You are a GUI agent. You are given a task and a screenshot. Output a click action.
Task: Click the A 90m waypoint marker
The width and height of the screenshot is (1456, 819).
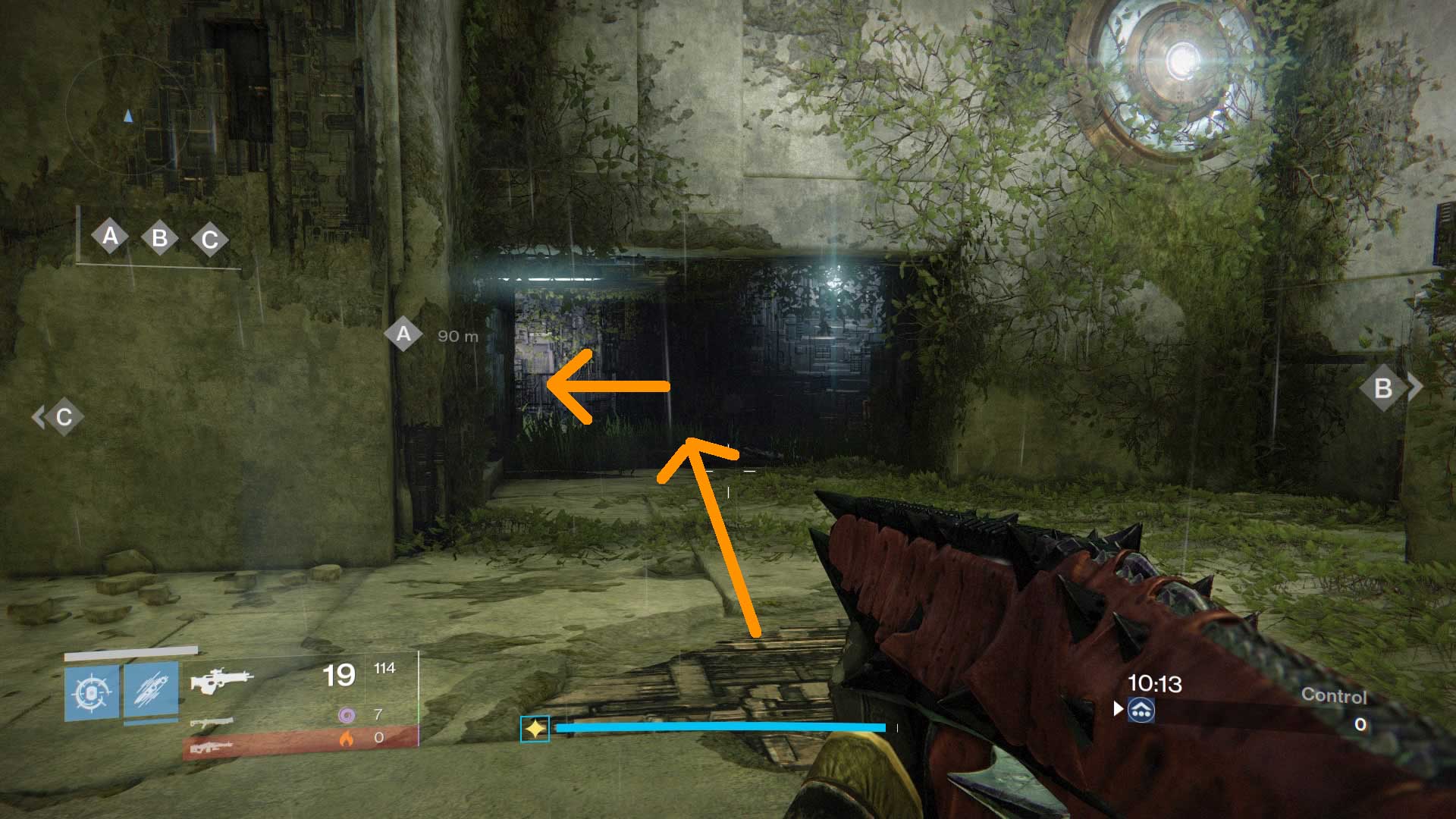pos(404,332)
